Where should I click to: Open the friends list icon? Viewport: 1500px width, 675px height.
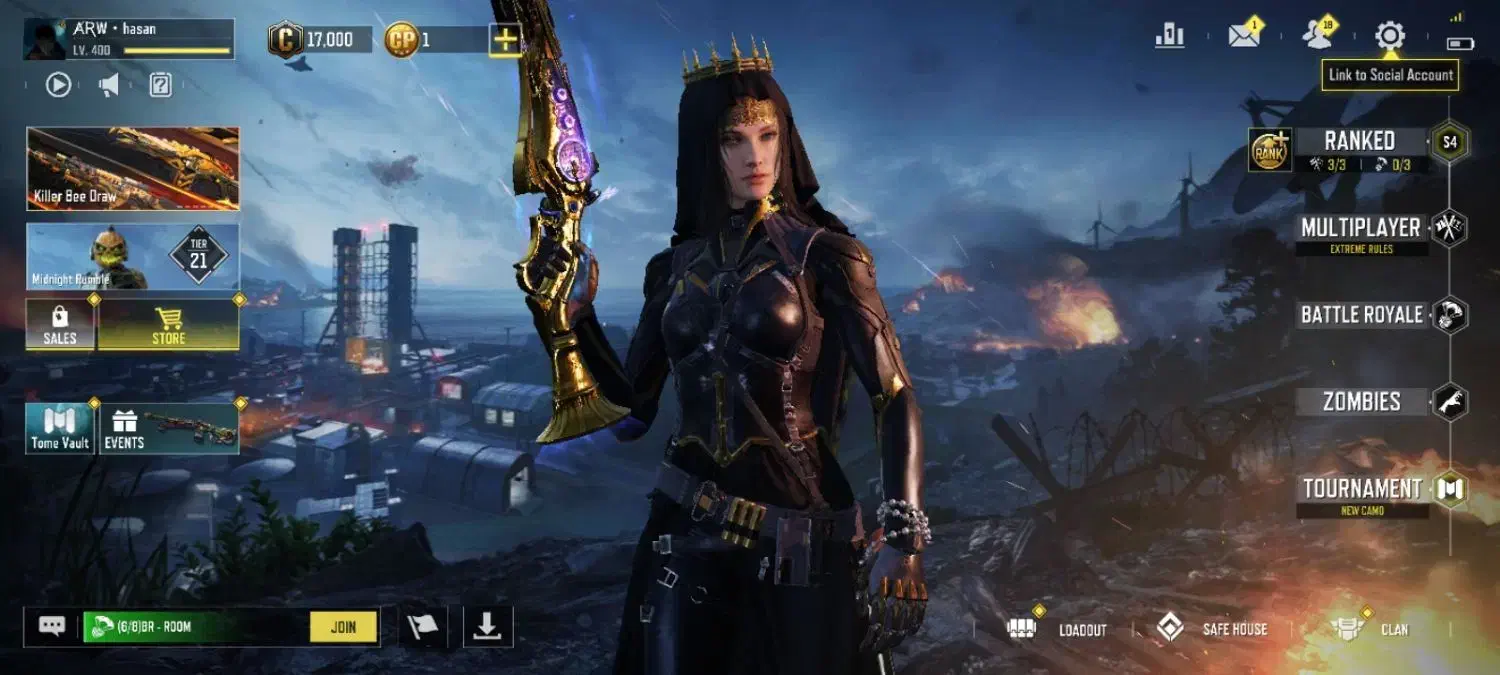pos(1318,36)
